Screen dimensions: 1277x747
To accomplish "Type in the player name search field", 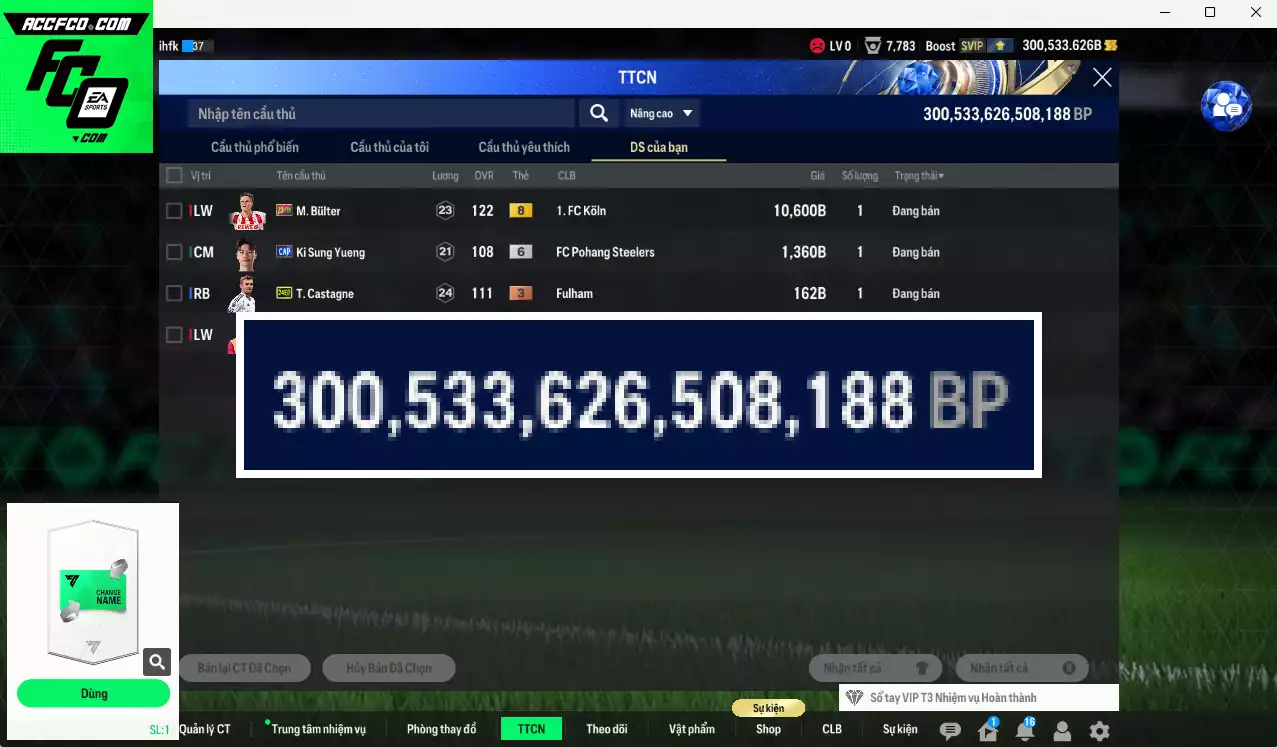I will click(x=380, y=114).
